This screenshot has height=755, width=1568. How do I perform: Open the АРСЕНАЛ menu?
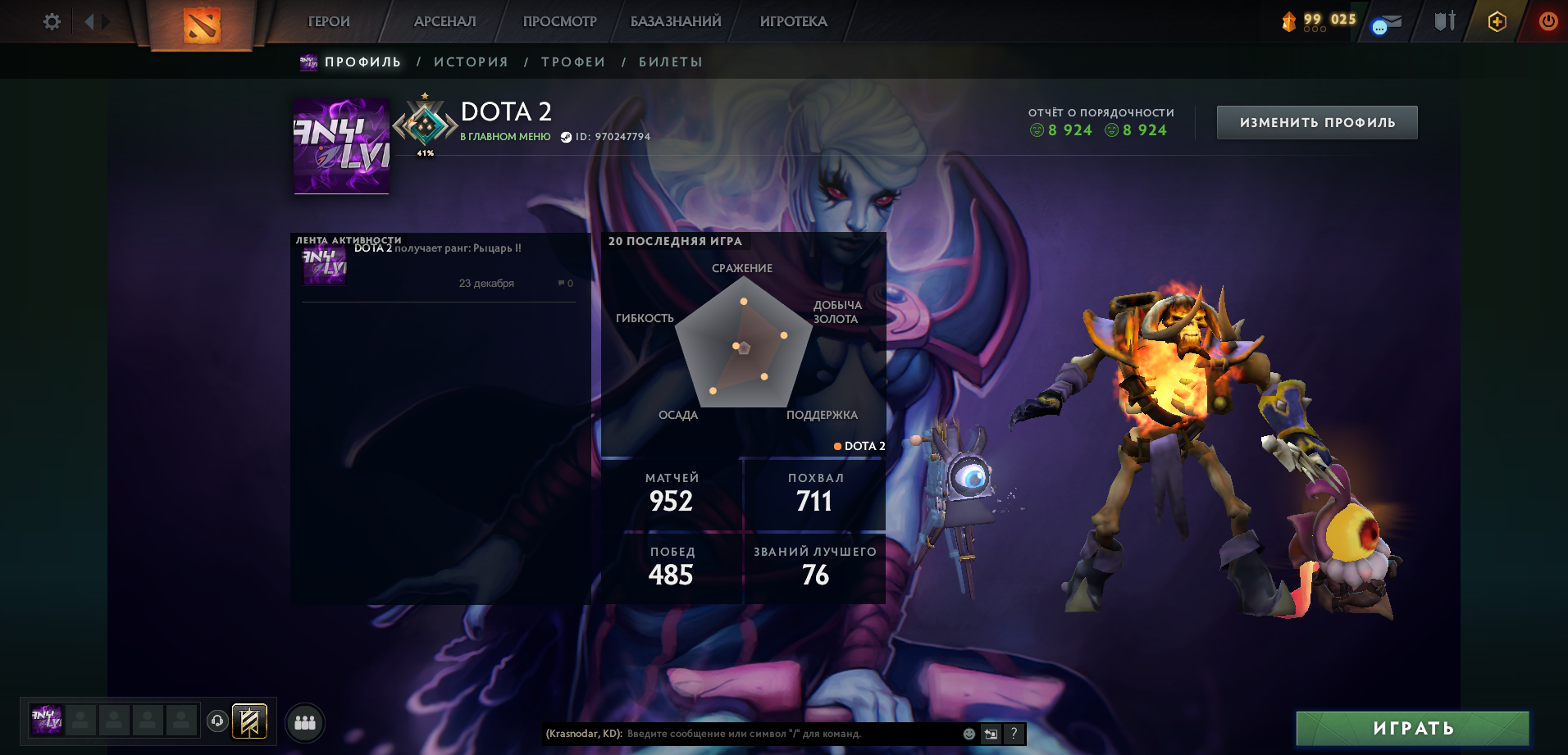click(x=444, y=21)
